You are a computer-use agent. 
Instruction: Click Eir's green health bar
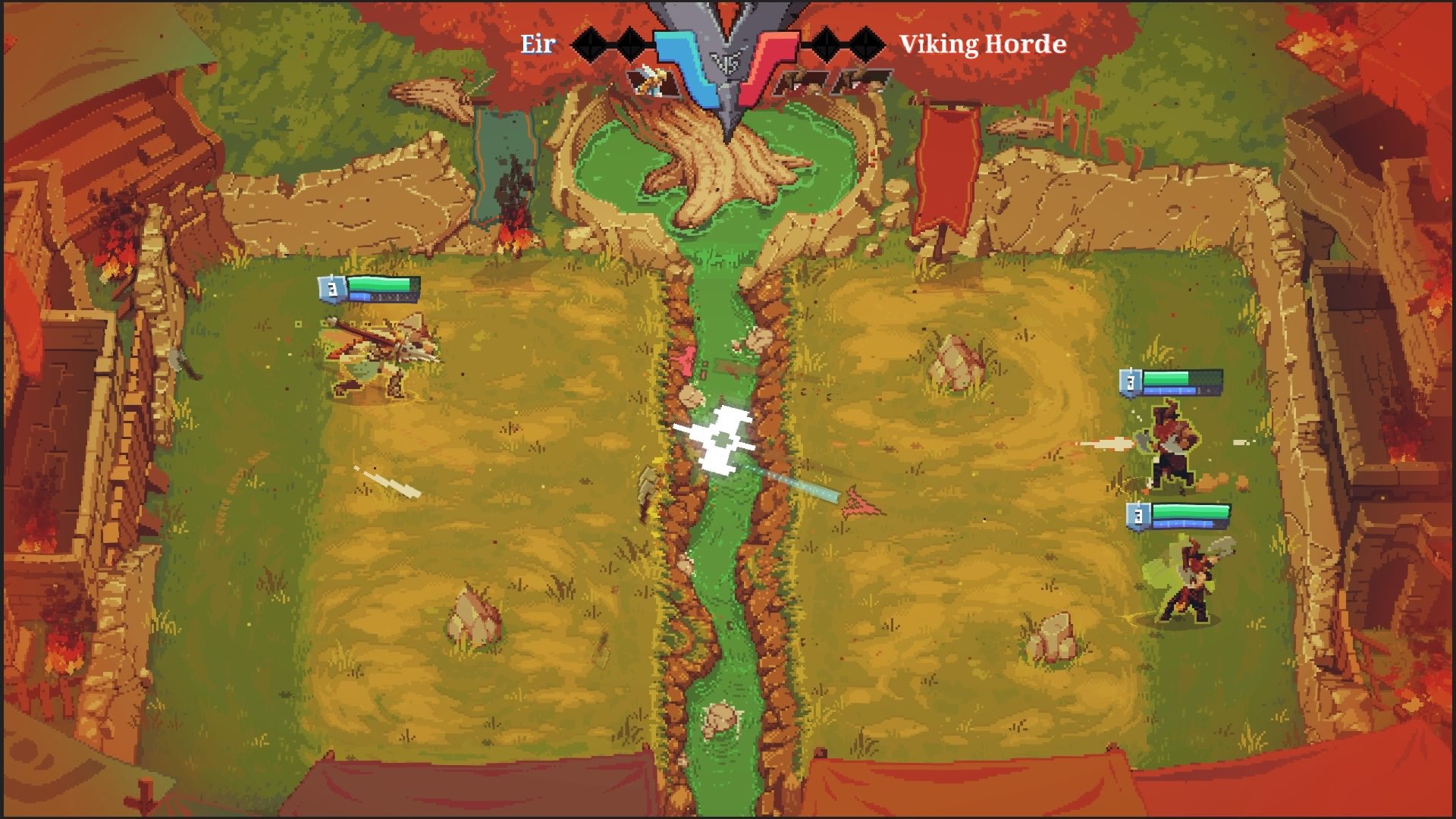coord(387,285)
